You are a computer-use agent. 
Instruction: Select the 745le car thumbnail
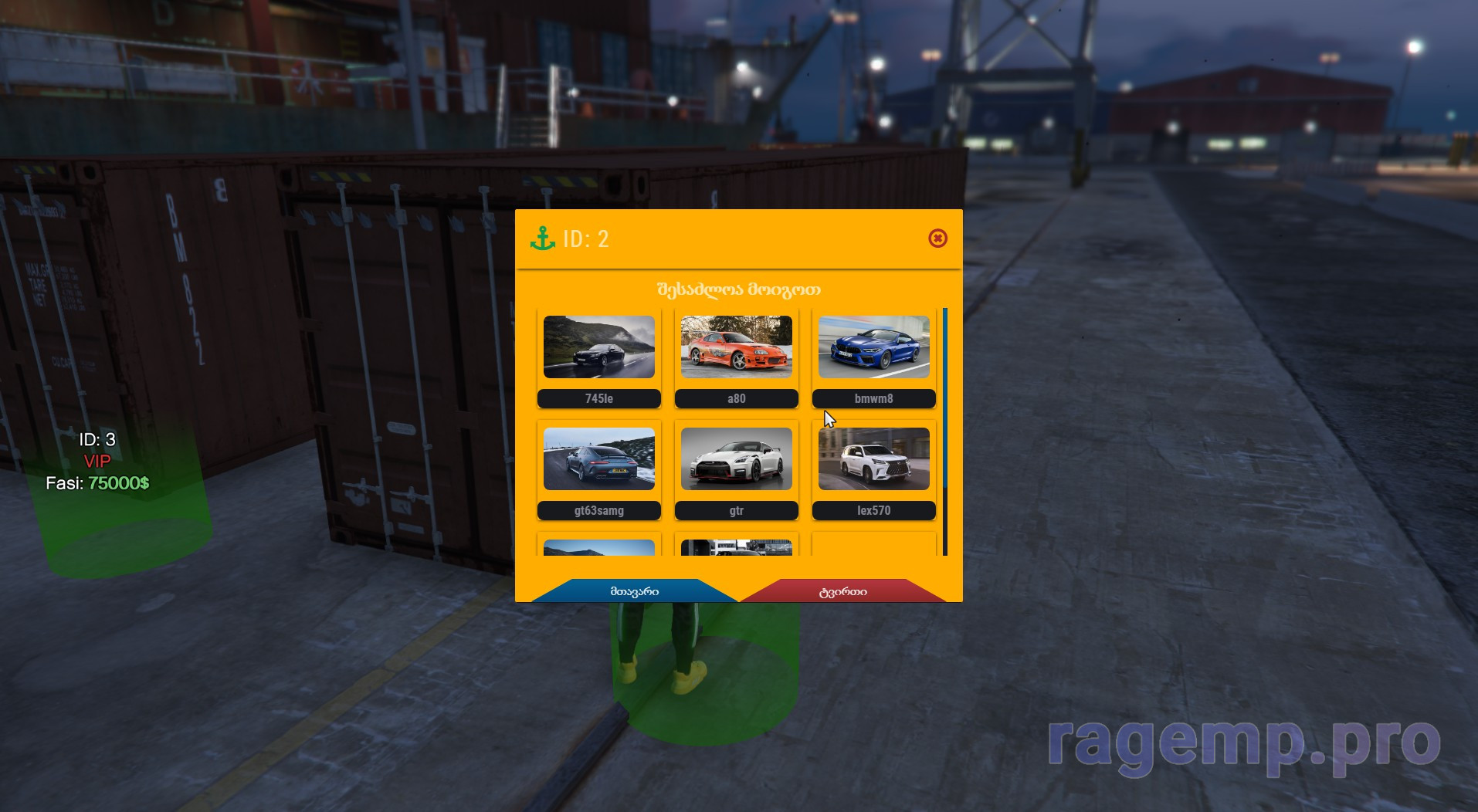(598, 347)
